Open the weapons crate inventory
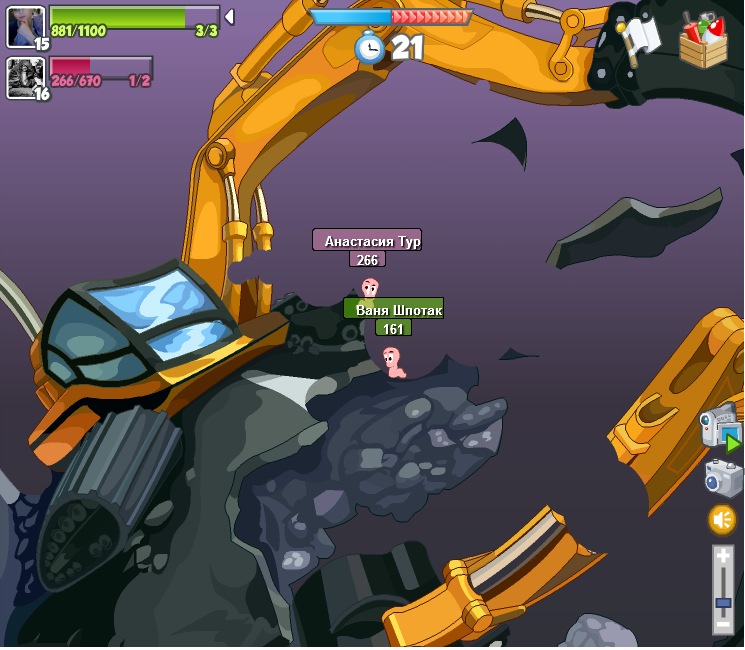This screenshot has height=650, width=745. click(x=703, y=41)
